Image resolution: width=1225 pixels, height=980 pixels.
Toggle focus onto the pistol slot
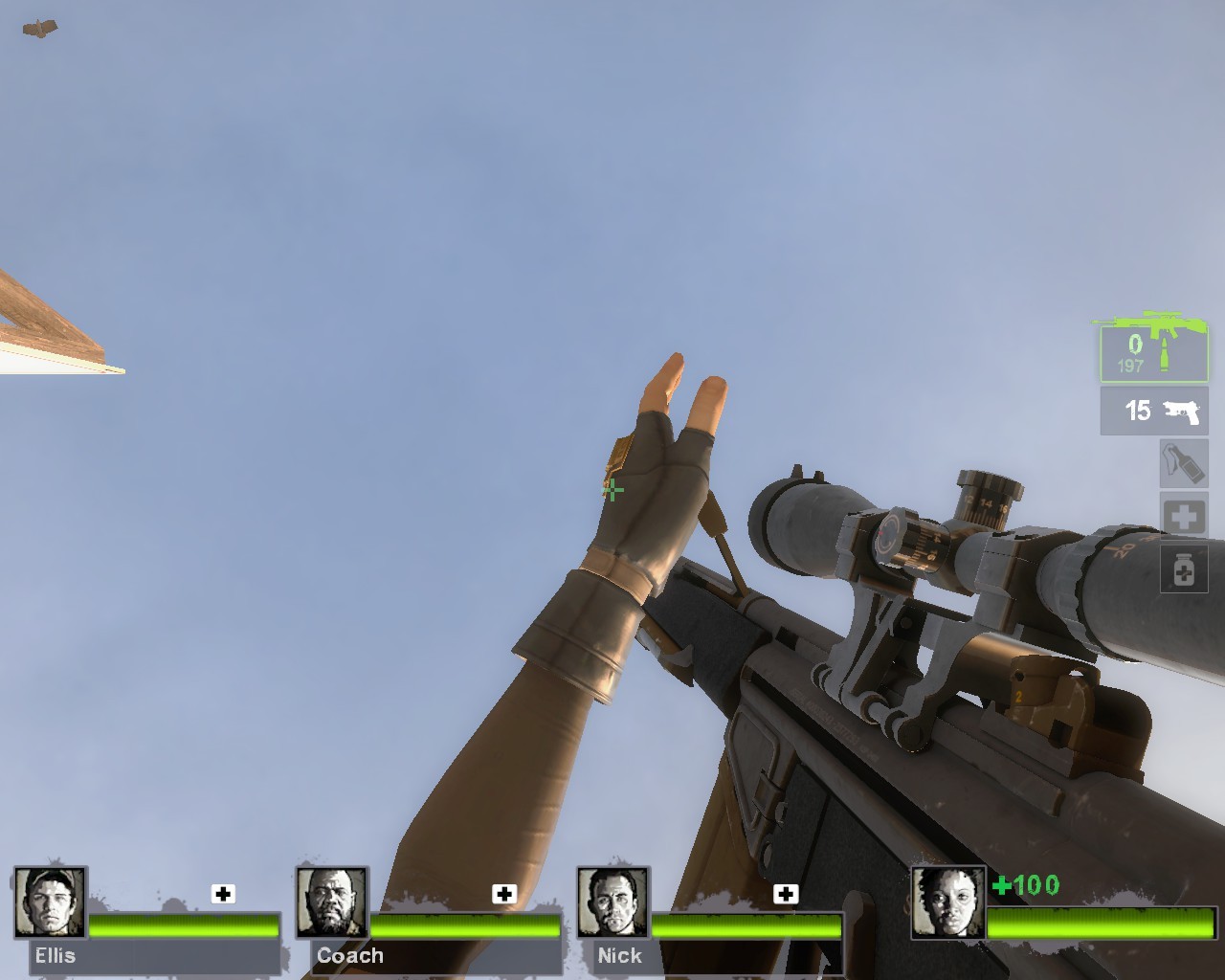click(1152, 412)
